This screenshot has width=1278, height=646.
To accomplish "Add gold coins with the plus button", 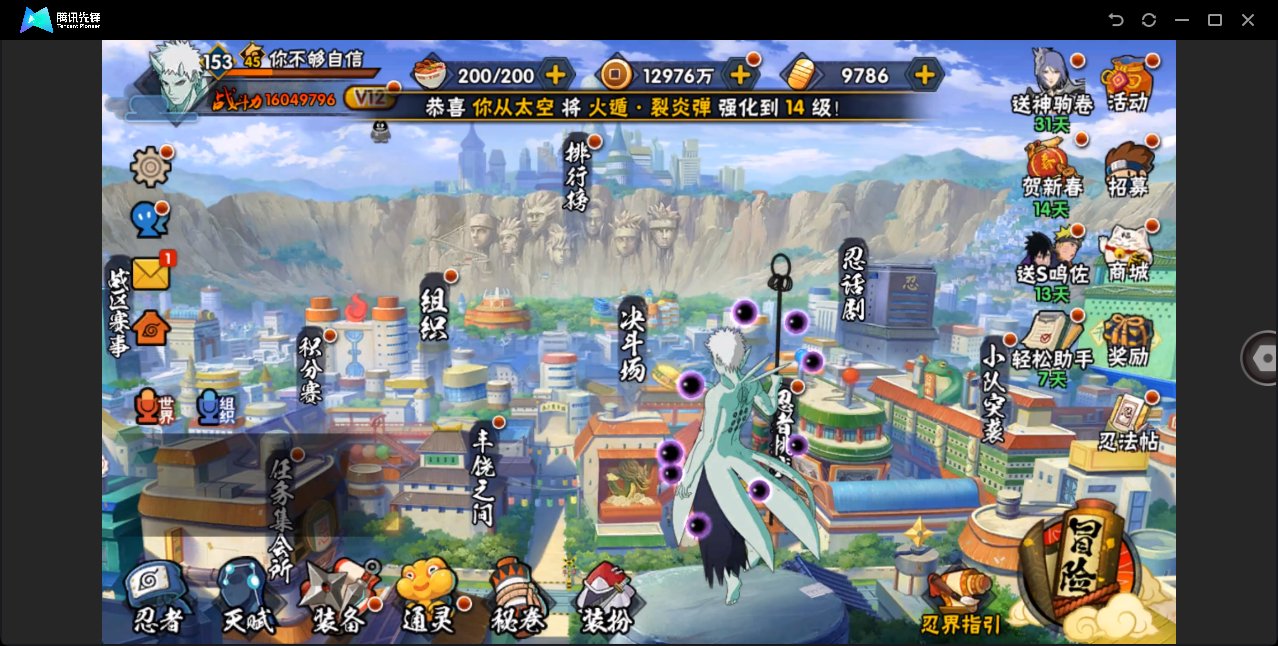I will 740,74.
